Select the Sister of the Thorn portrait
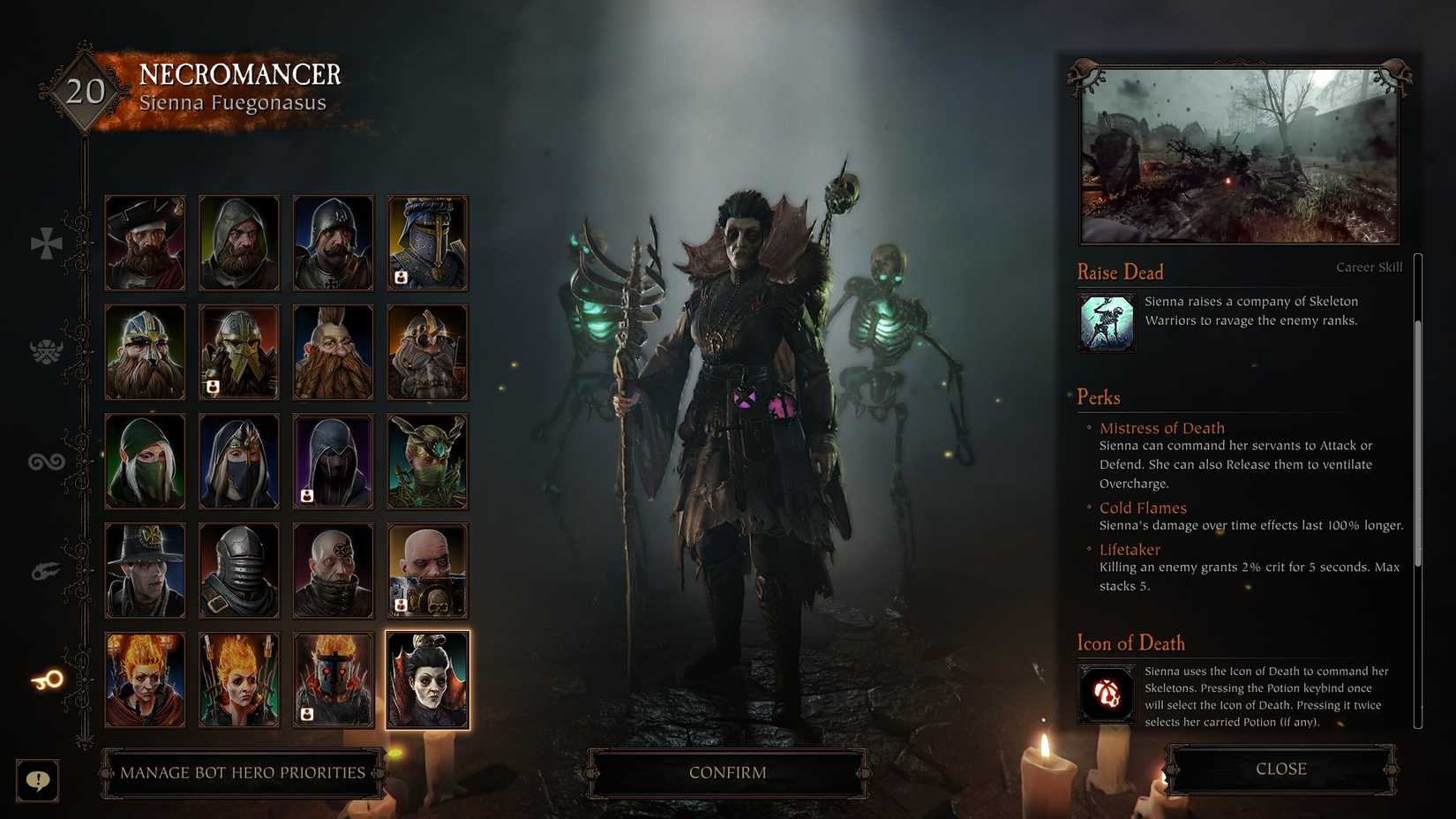Viewport: 1456px width, 819px height. click(x=427, y=461)
